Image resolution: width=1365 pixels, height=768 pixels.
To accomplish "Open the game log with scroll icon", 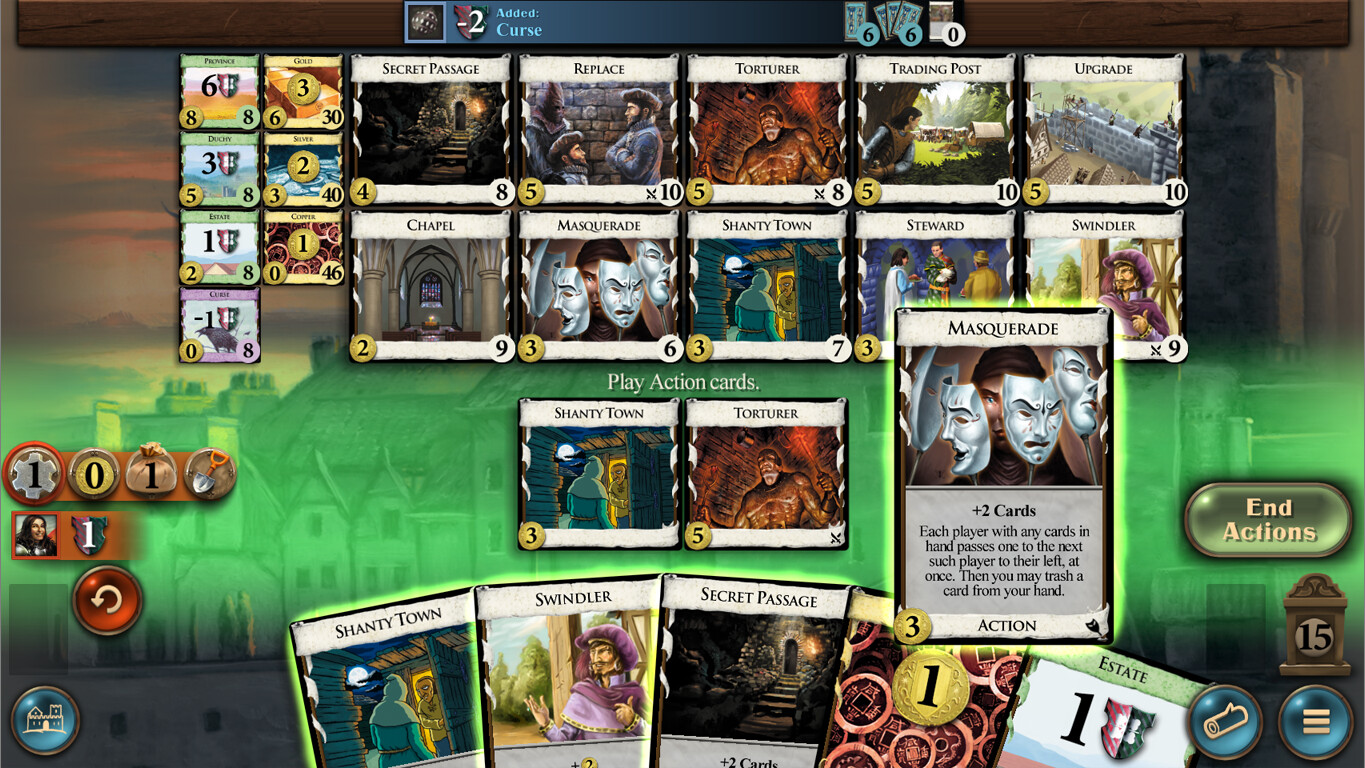I will [1225, 722].
